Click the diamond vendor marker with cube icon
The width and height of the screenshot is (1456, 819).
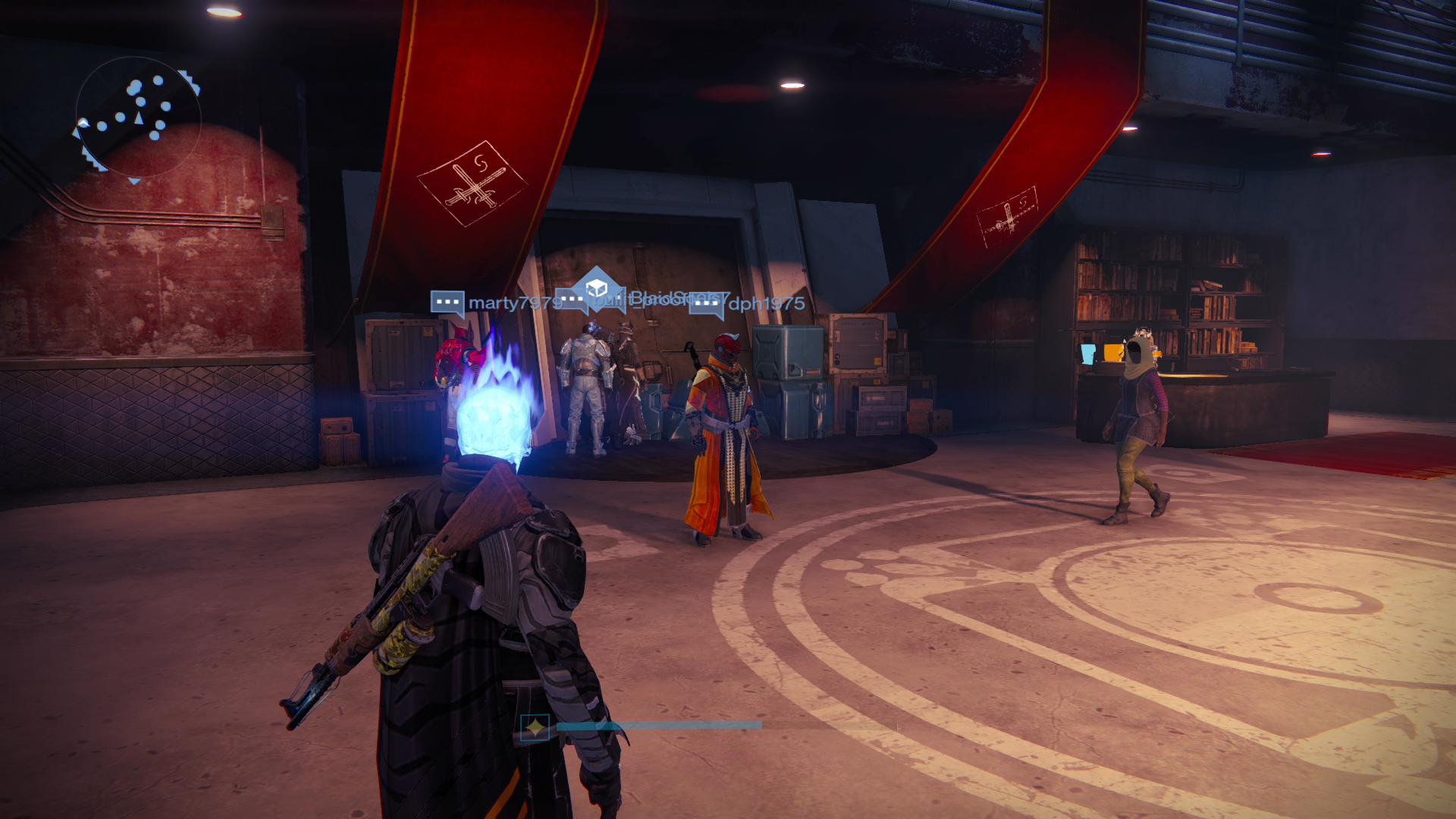(x=597, y=288)
